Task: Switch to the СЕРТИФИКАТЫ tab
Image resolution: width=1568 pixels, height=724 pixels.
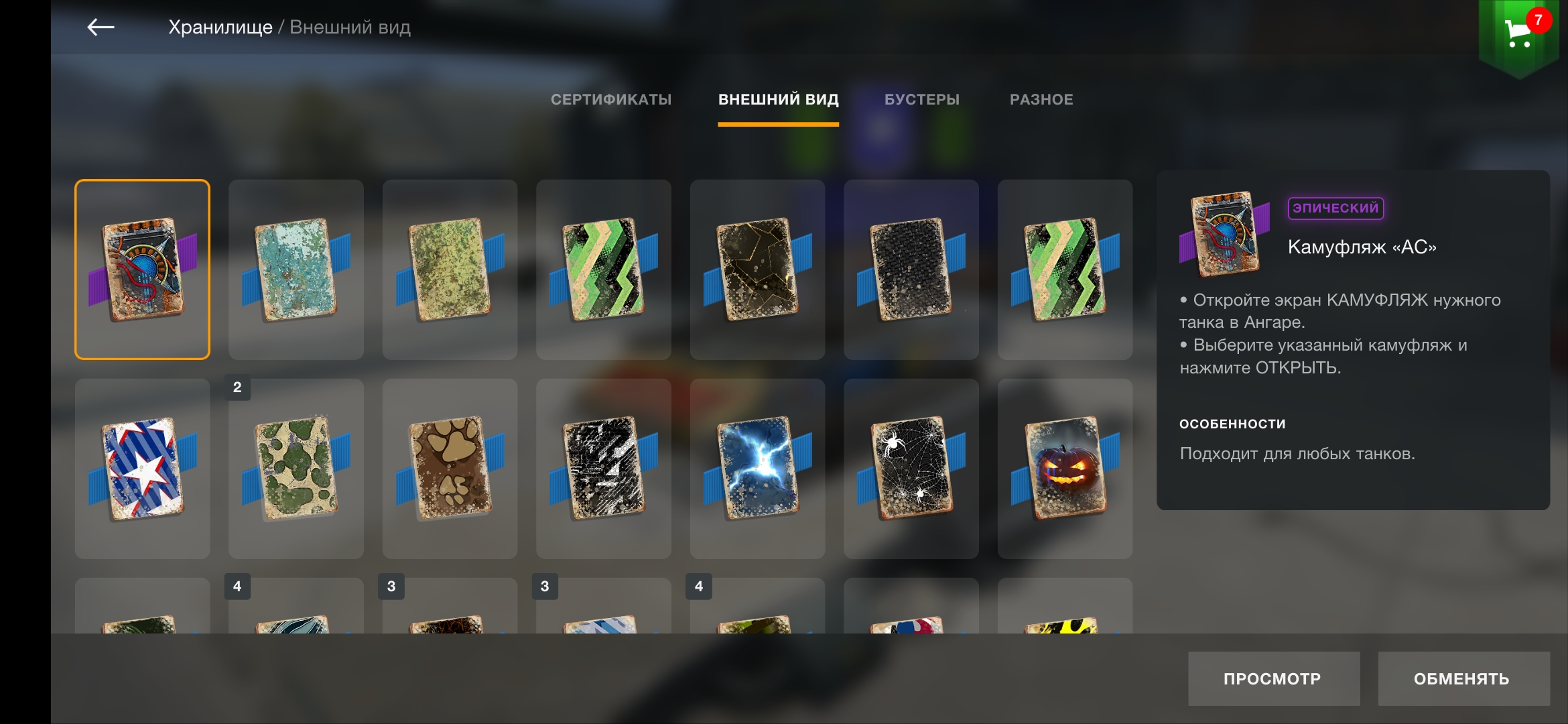Action: 610,100
